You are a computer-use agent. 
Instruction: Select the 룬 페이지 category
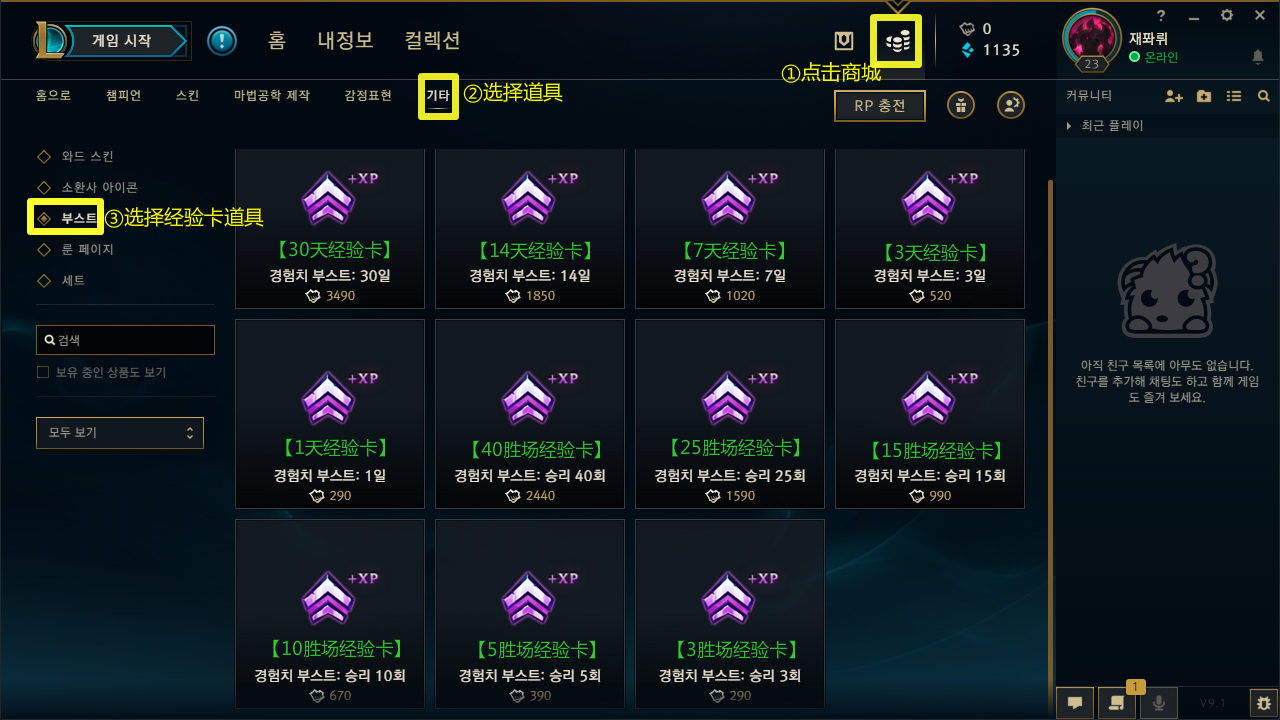click(87, 249)
